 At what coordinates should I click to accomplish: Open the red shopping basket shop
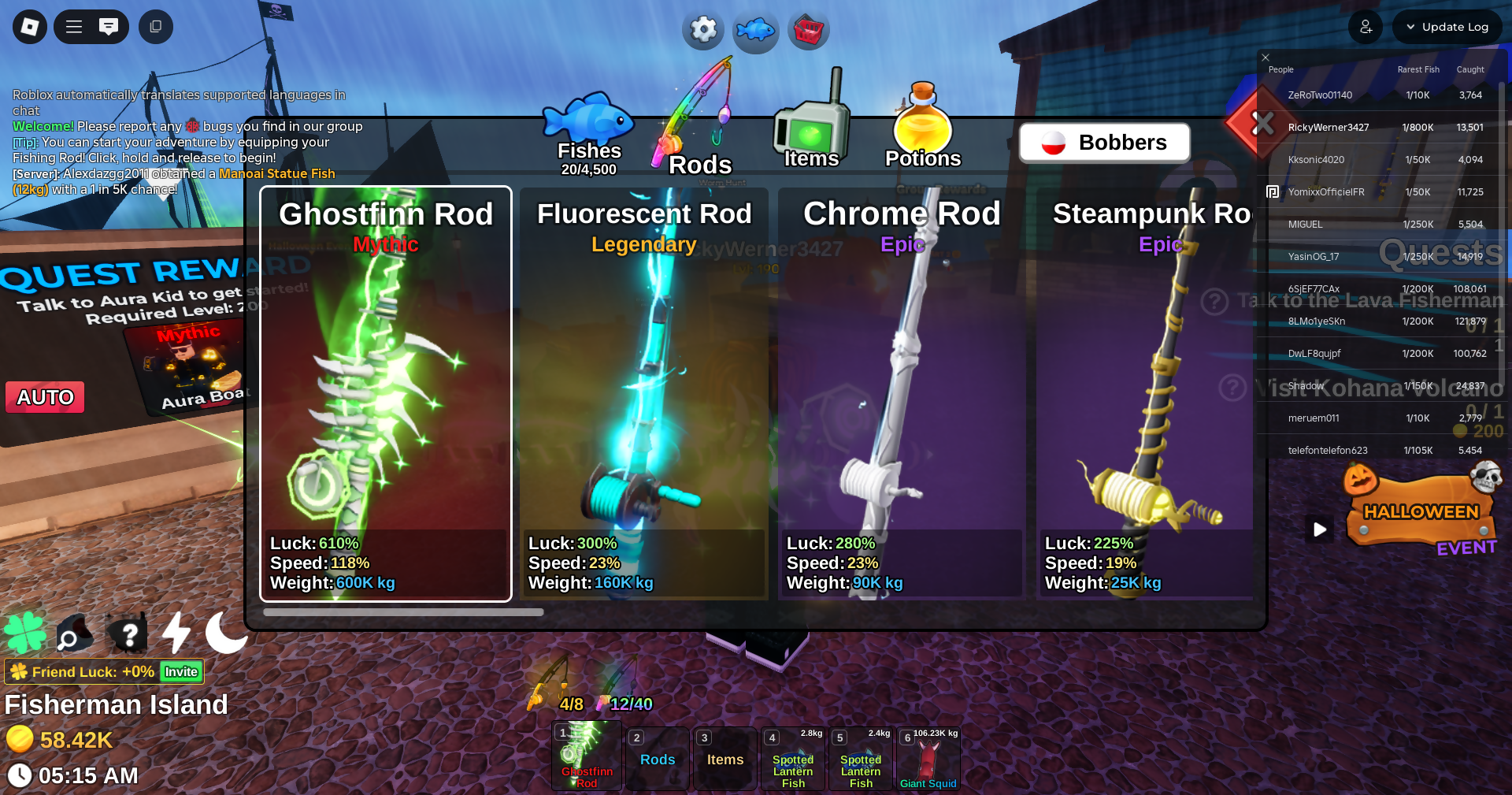click(809, 31)
